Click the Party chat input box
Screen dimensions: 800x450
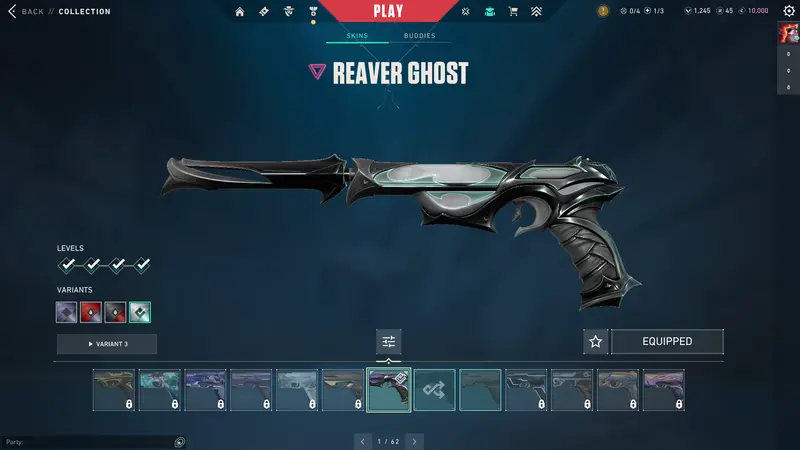90,442
